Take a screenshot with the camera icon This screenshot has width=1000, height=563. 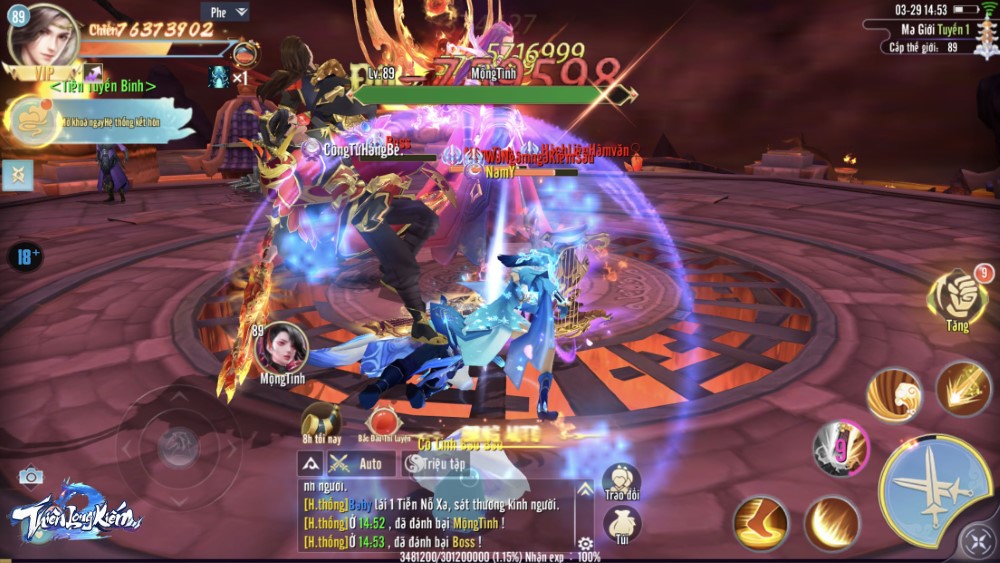point(30,476)
